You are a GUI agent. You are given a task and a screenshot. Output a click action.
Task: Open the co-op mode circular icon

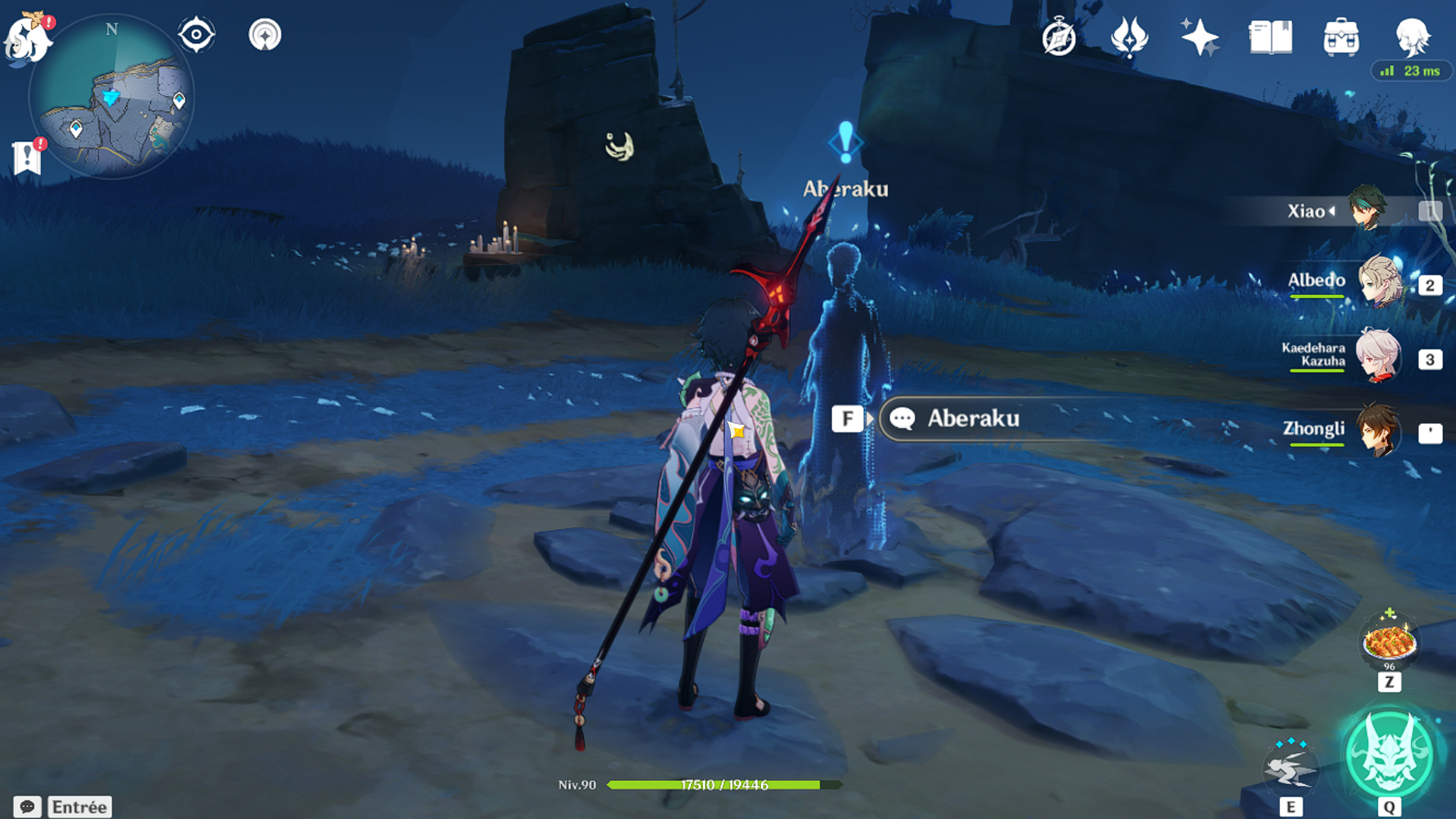tap(265, 35)
